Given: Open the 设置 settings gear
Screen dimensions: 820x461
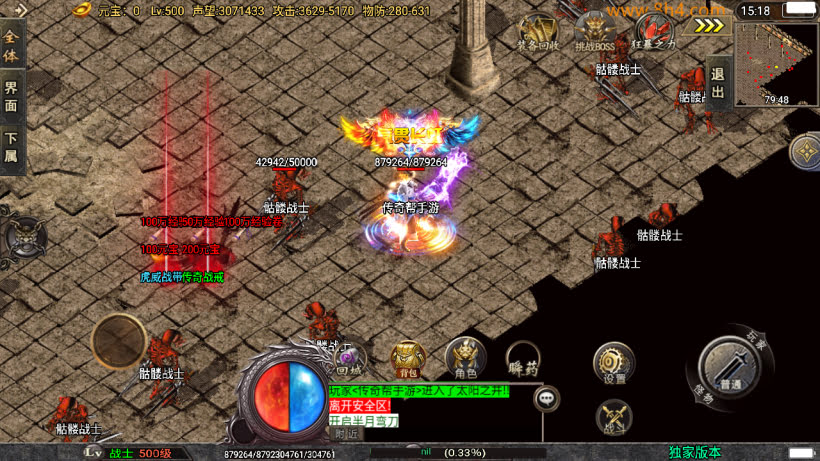Looking at the screenshot, I should (x=614, y=364).
